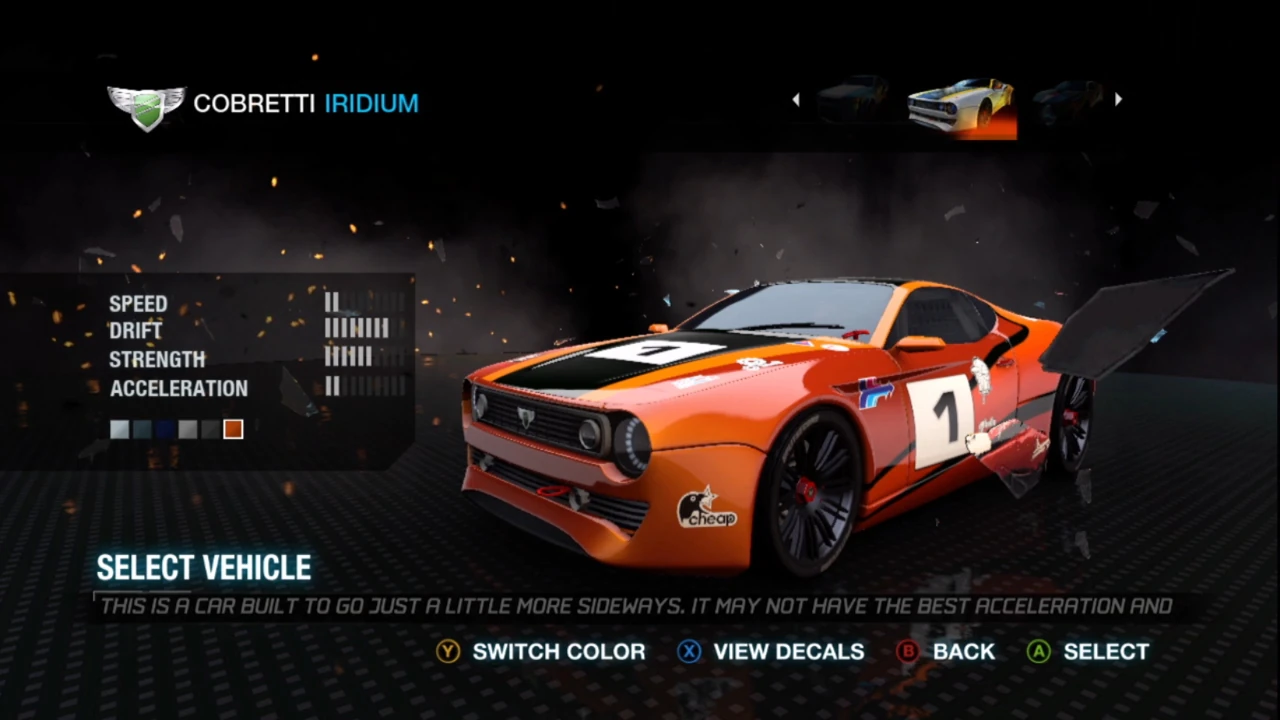Choose the medium gray paint swatch

pos(188,429)
